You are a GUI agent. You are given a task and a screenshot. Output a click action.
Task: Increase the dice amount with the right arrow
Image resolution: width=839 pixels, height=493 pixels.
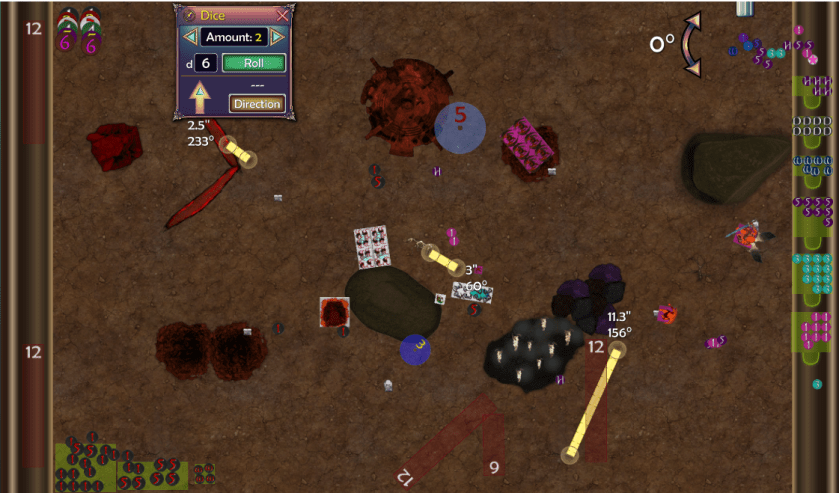point(277,37)
